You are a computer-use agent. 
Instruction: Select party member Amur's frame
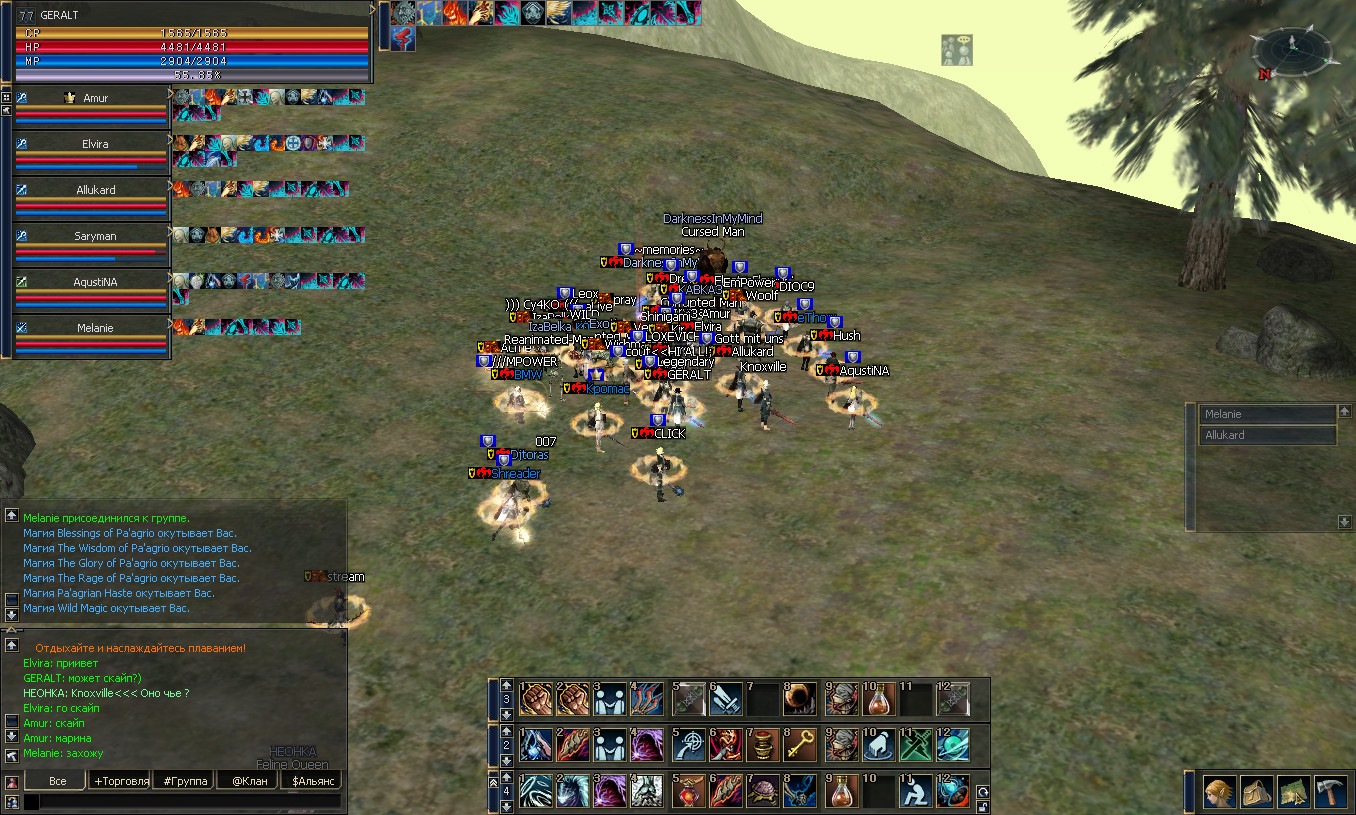tap(95, 98)
